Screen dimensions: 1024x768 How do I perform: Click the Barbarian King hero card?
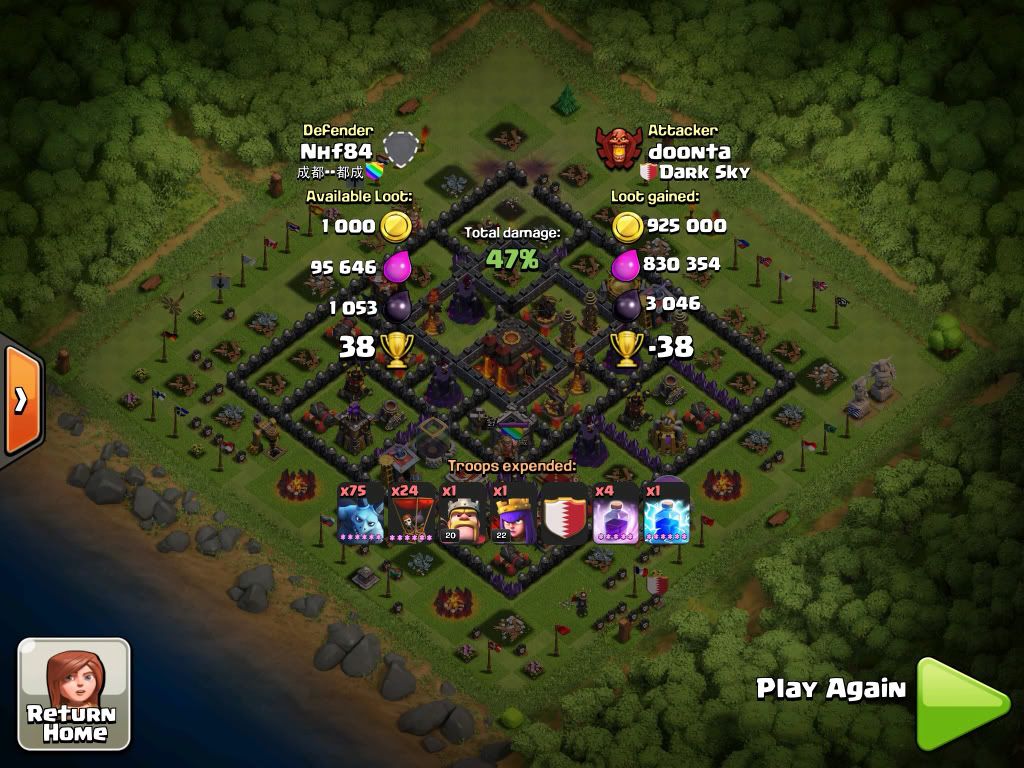click(x=462, y=514)
